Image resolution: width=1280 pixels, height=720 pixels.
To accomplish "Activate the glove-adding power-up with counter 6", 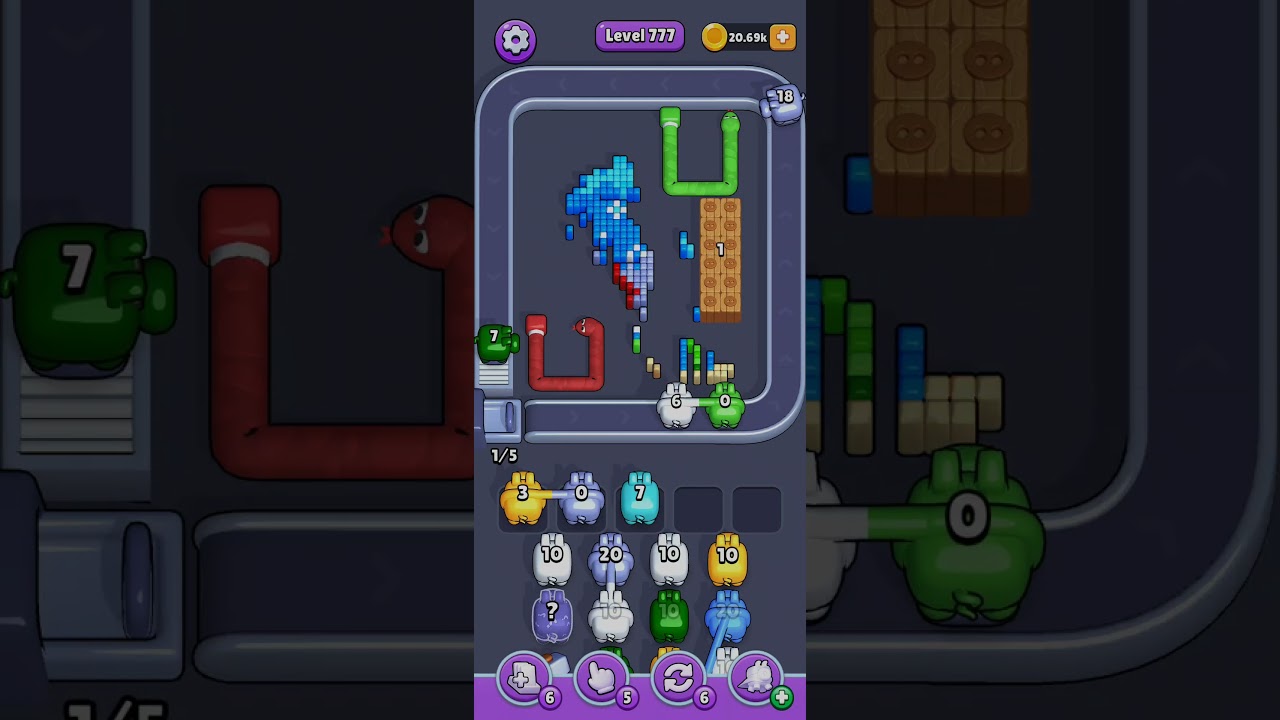I will pos(524,678).
